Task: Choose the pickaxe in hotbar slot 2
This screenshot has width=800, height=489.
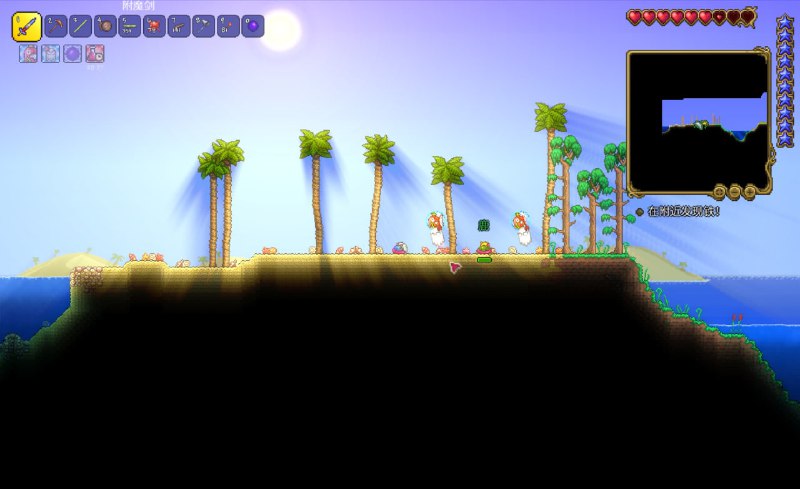Action: (57, 26)
